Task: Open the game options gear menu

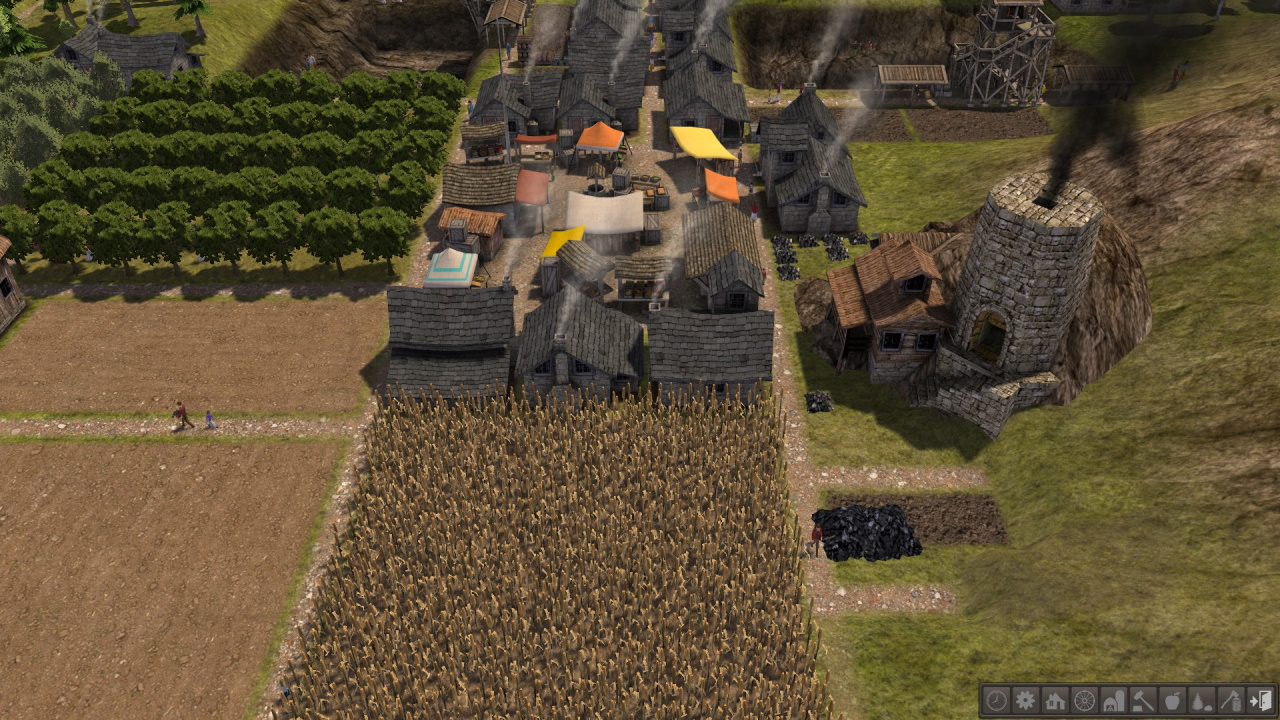Action: (1026, 703)
